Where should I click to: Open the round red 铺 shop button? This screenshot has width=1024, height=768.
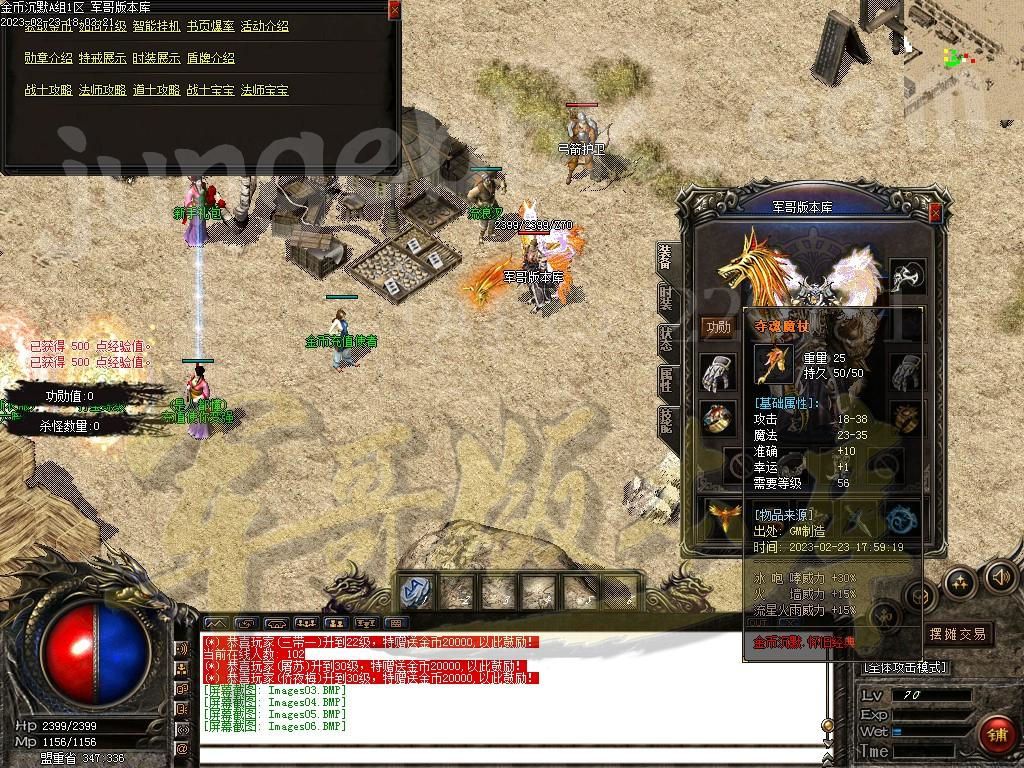[996, 733]
